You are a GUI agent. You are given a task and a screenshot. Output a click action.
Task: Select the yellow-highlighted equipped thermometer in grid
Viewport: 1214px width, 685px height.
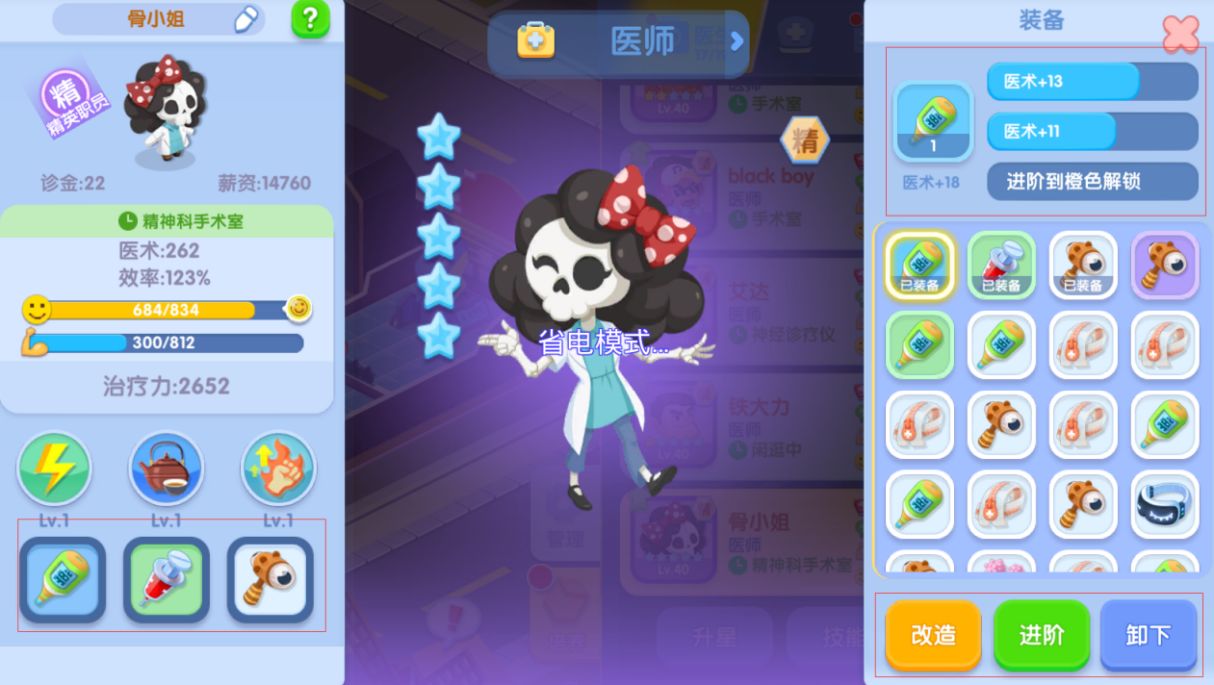919,265
